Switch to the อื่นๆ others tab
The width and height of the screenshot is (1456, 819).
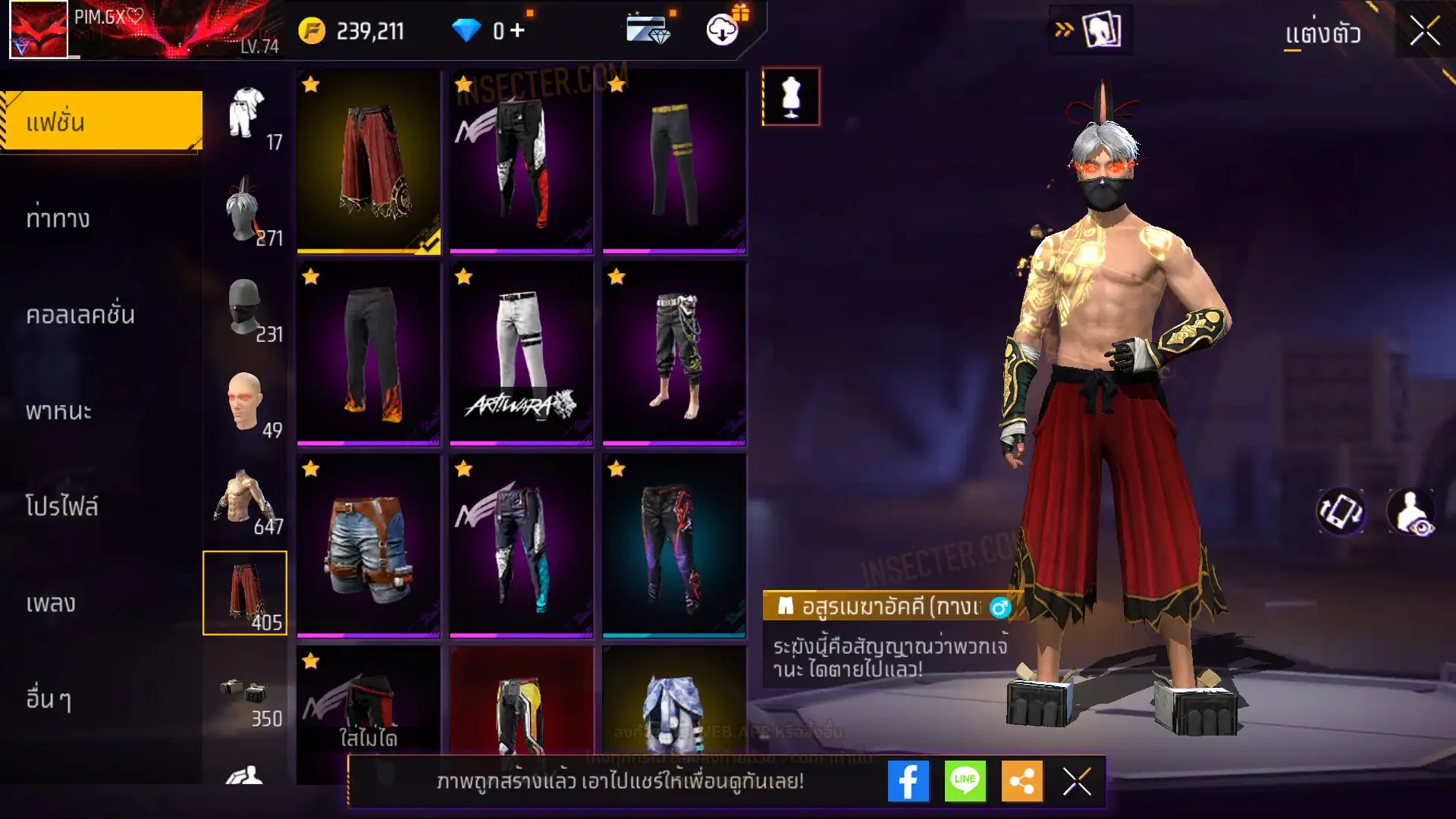49,699
